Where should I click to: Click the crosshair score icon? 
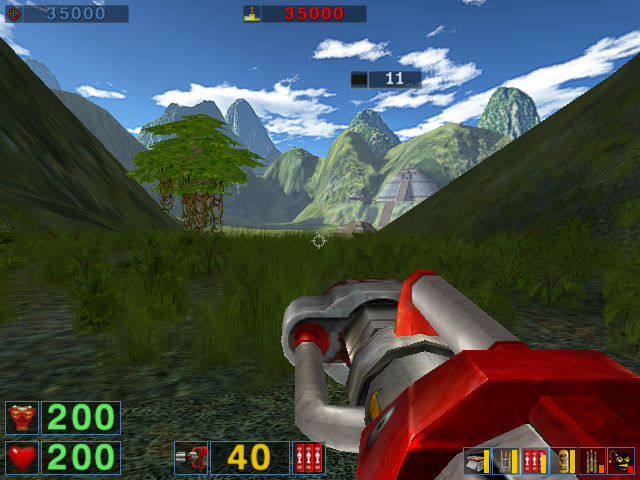click(13, 14)
